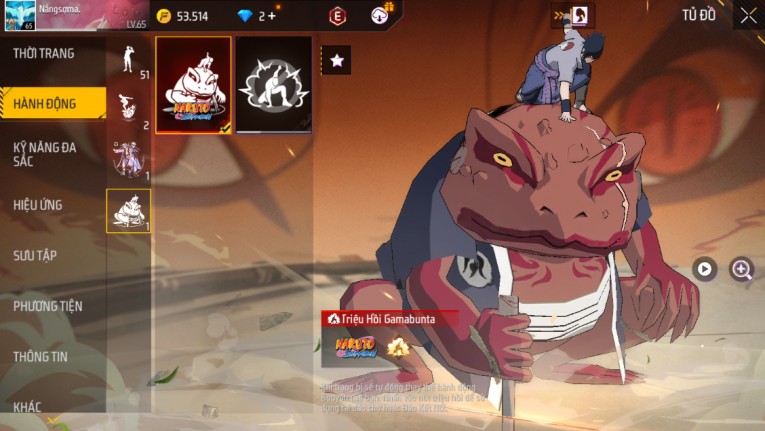Image resolution: width=765 pixels, height=431 pixels.
Task: Zoom in with the magnifier button
Action: point(741,268)
